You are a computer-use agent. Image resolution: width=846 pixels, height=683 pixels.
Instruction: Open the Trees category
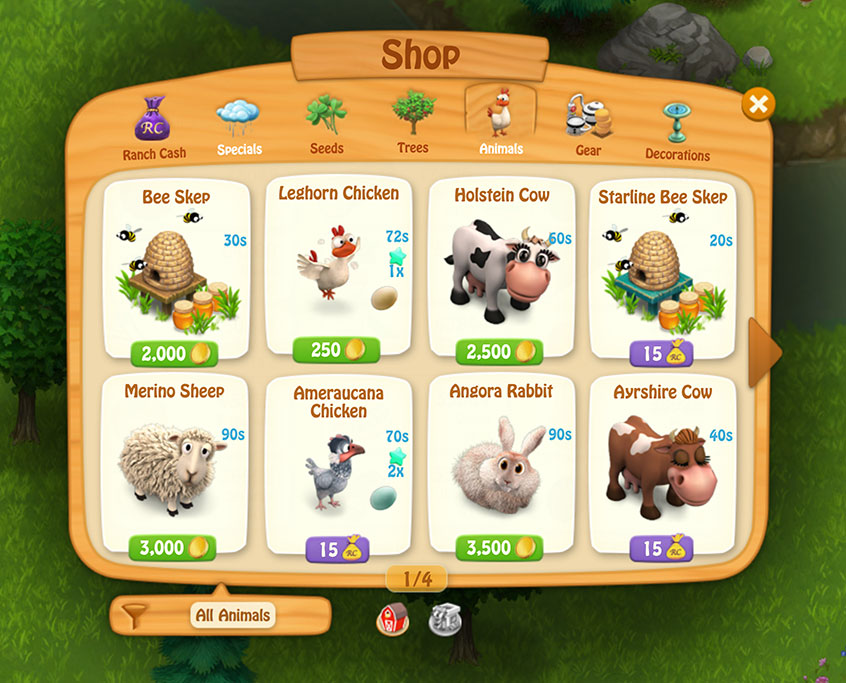point(412,125)
